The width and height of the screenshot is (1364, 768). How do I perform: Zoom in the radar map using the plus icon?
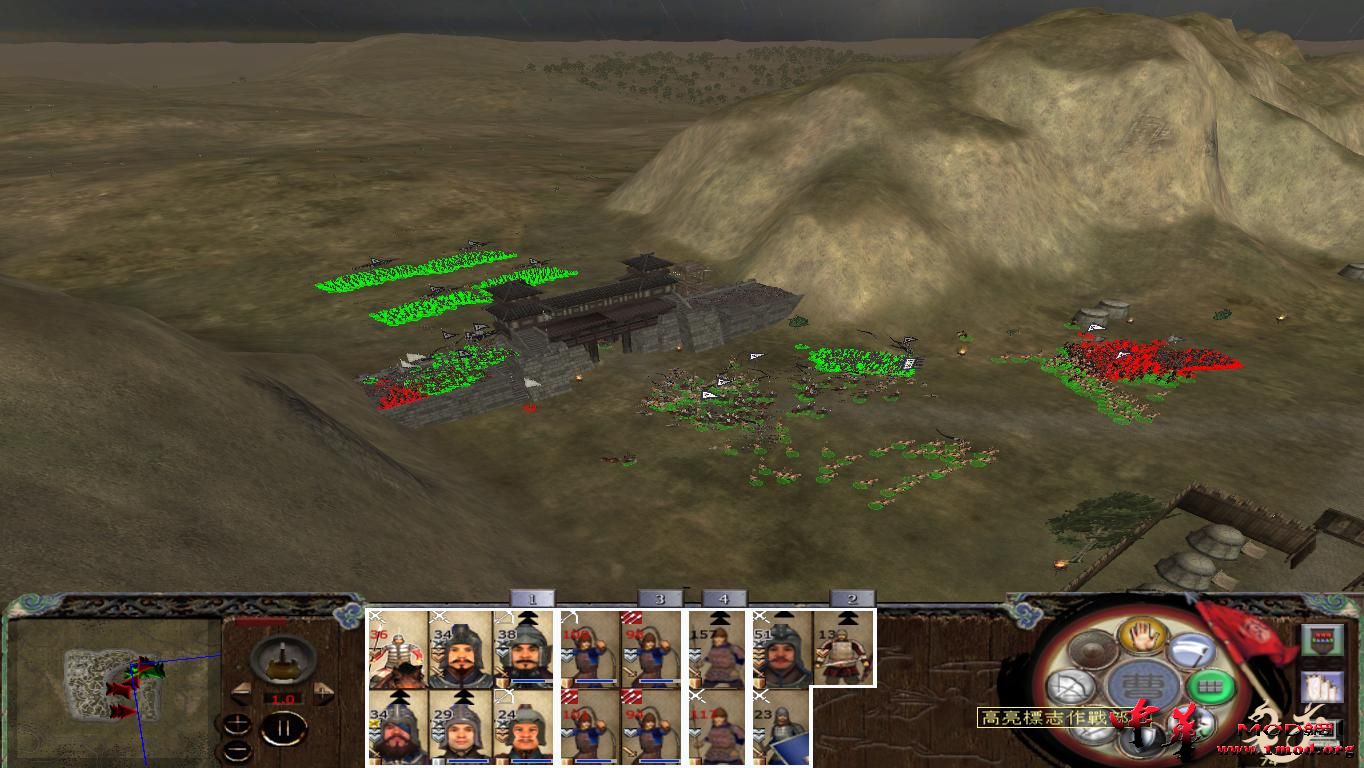237,726
